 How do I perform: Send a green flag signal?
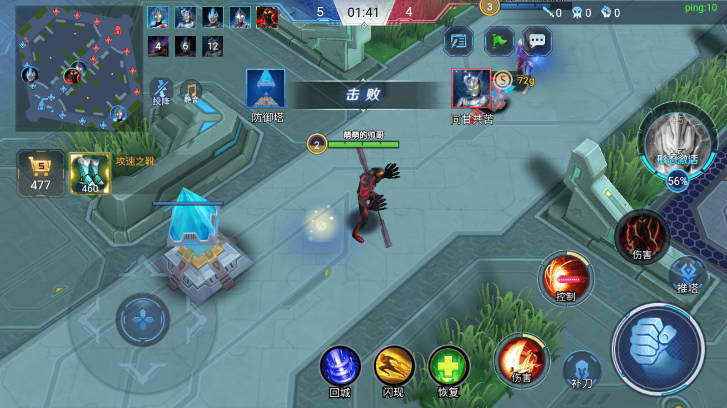point(498,41)
